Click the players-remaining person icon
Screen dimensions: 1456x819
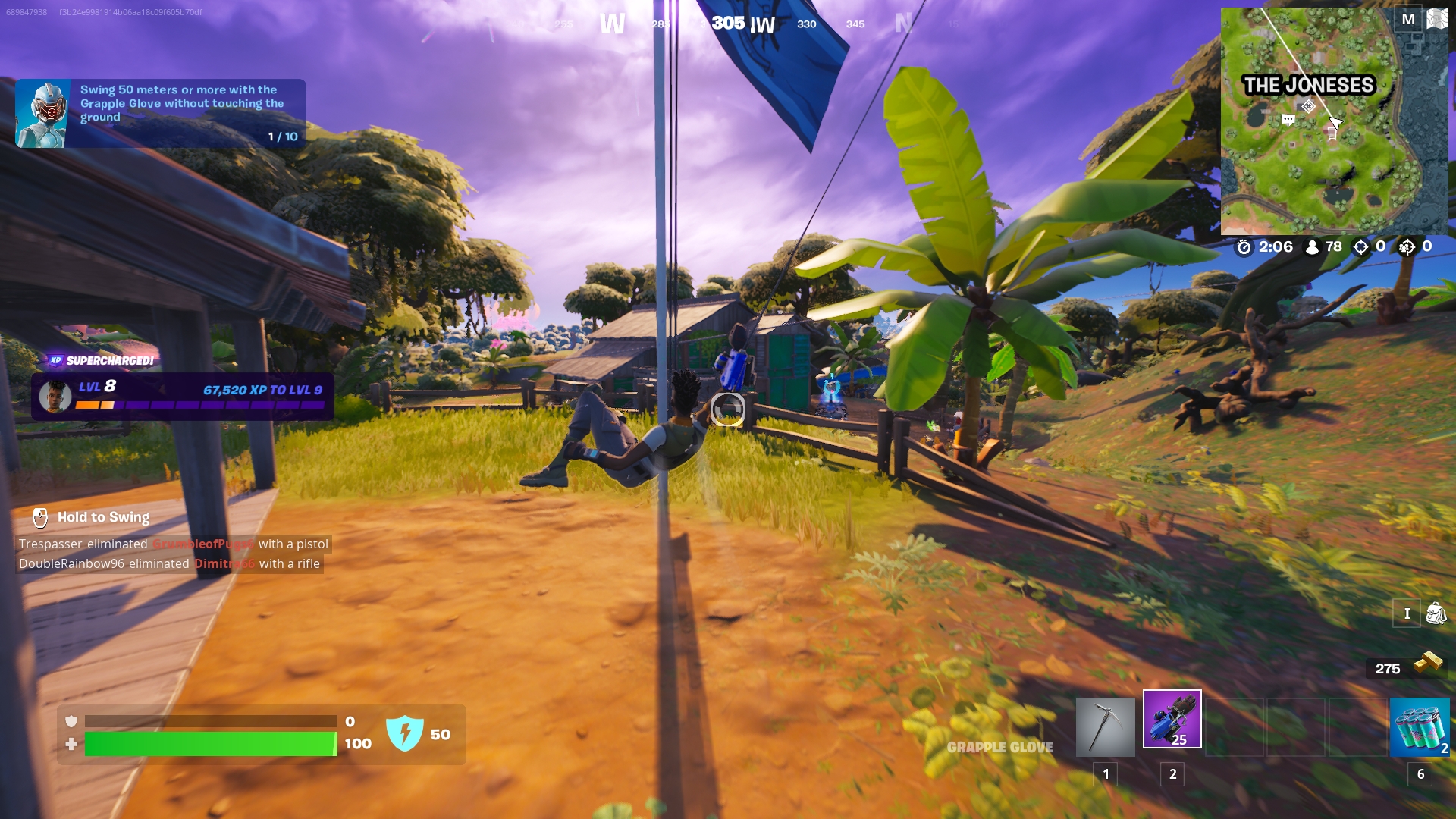click(1313, 246)
